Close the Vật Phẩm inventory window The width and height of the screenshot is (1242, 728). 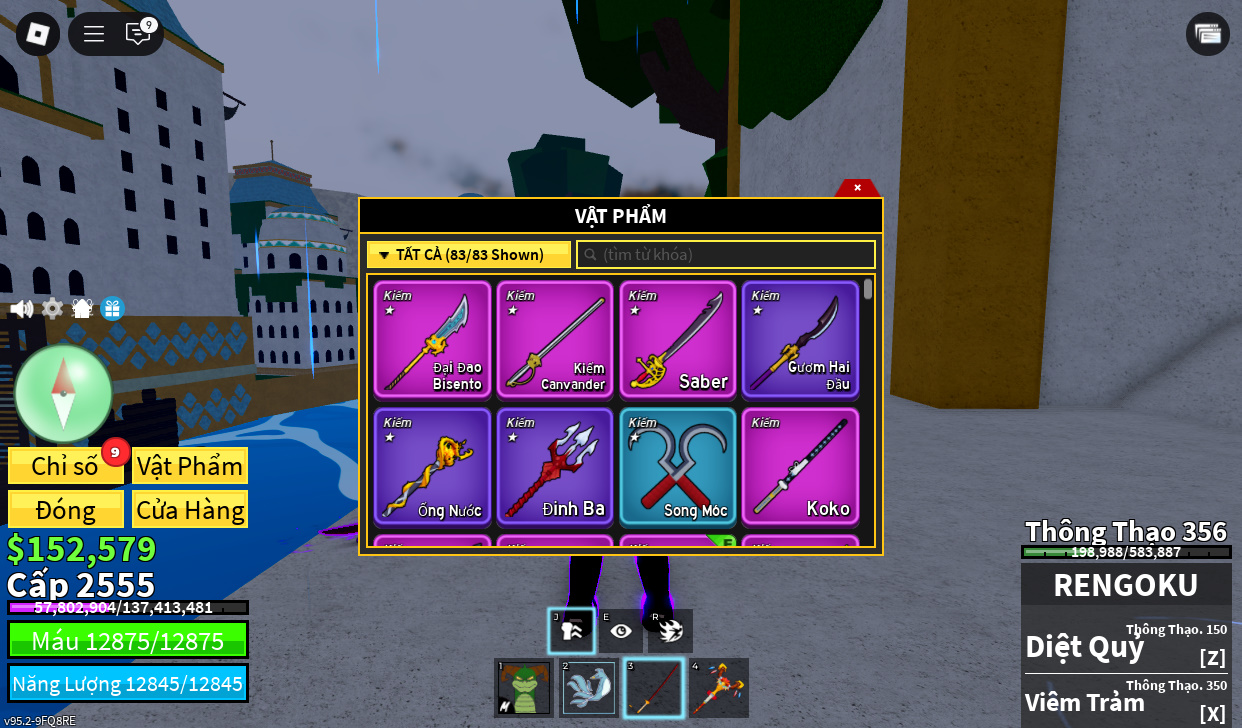coord(857,187)
